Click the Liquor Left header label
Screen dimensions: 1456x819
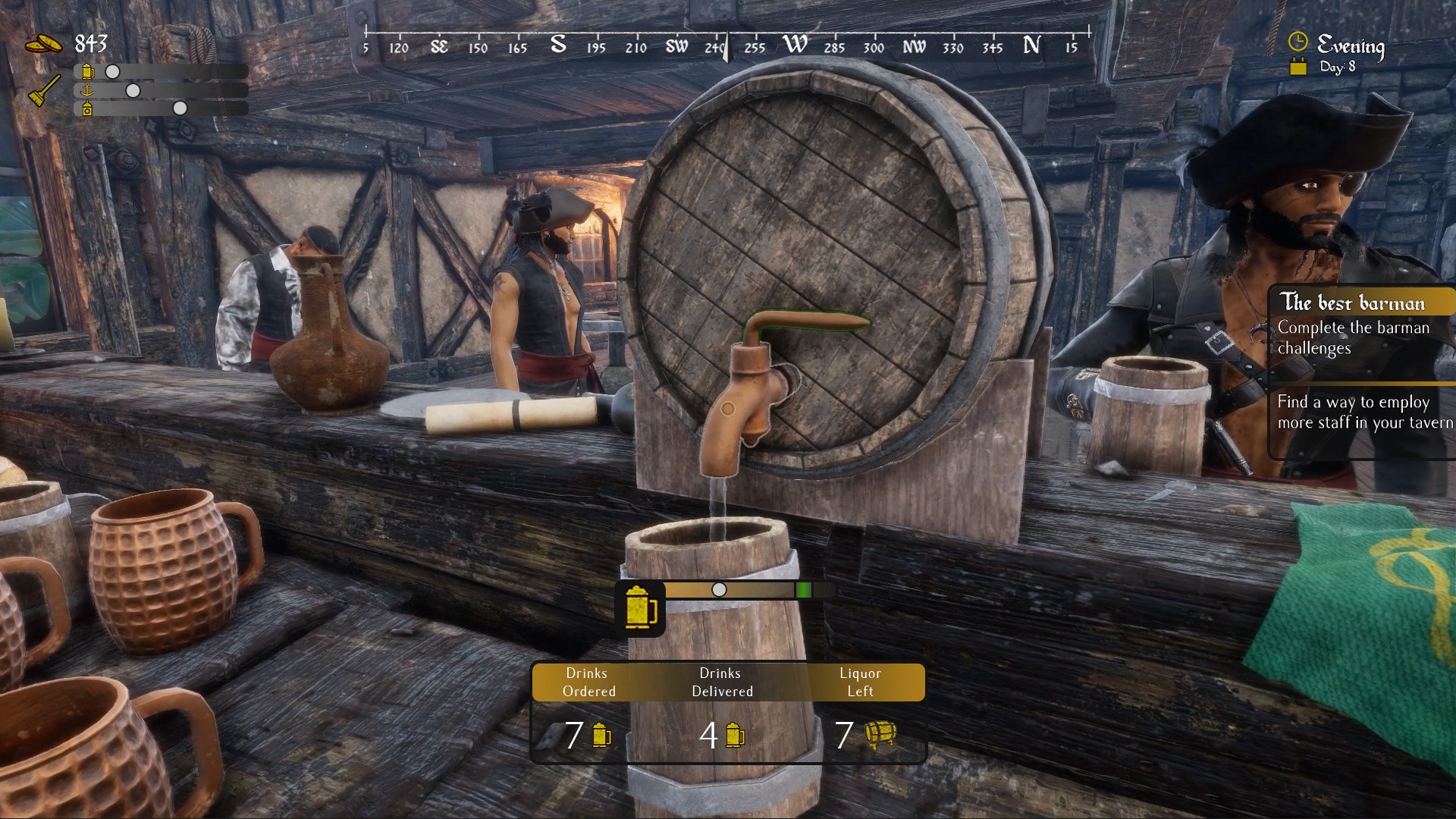click(859, 682)
